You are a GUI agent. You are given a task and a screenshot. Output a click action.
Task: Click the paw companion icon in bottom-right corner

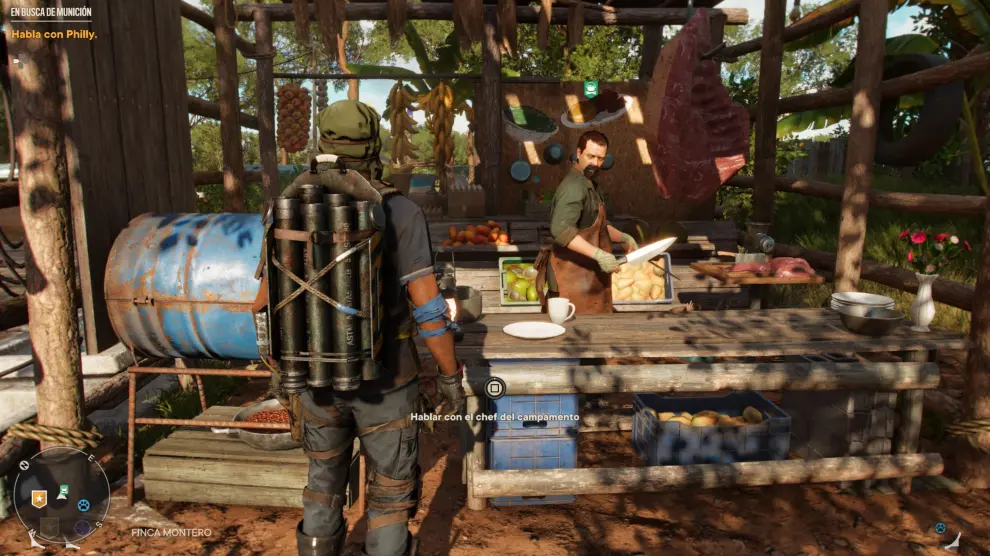pyautogui.click(x=941, y=528)
